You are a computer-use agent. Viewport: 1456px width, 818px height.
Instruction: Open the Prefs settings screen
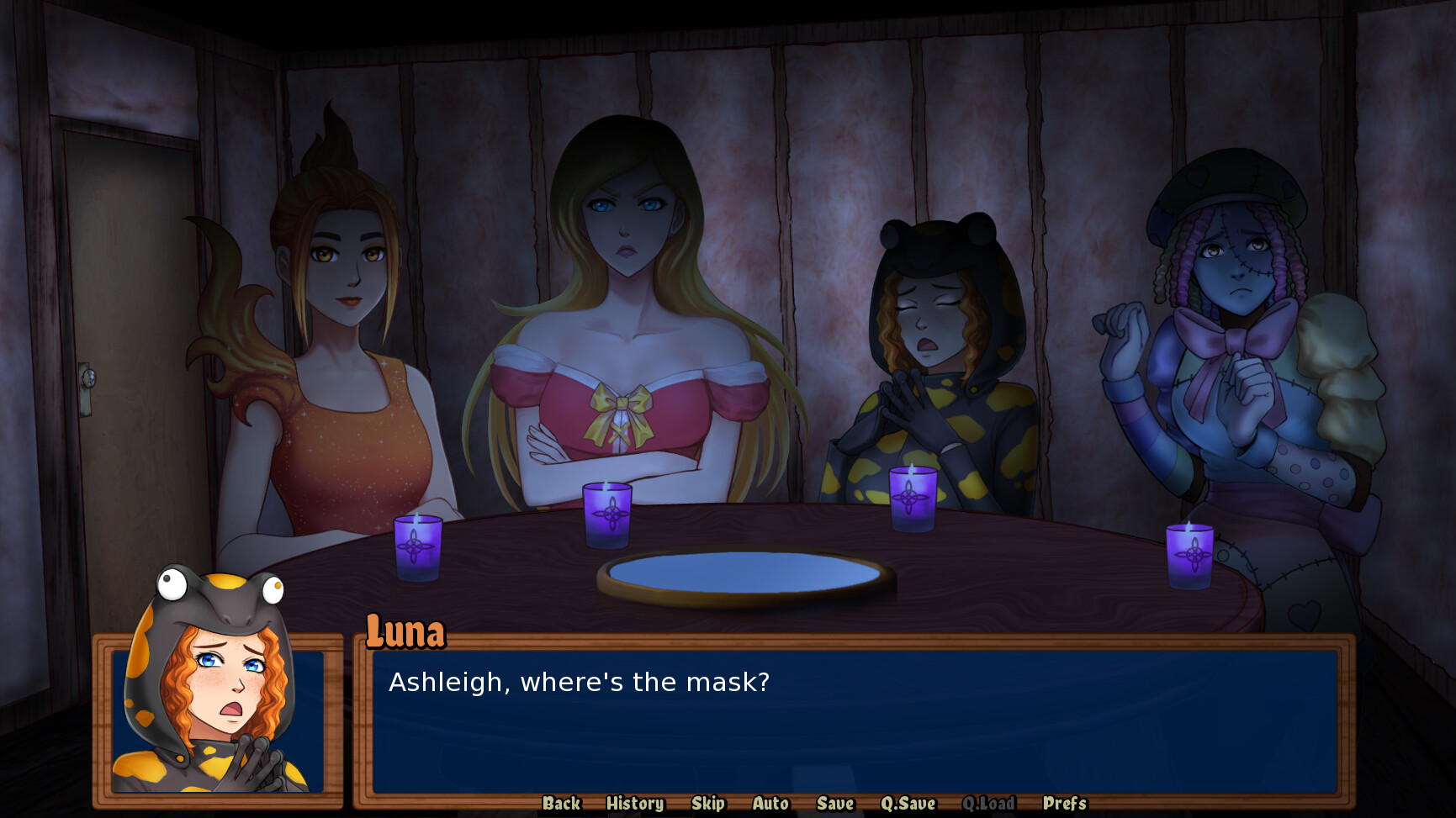[x=1063, y=804]
